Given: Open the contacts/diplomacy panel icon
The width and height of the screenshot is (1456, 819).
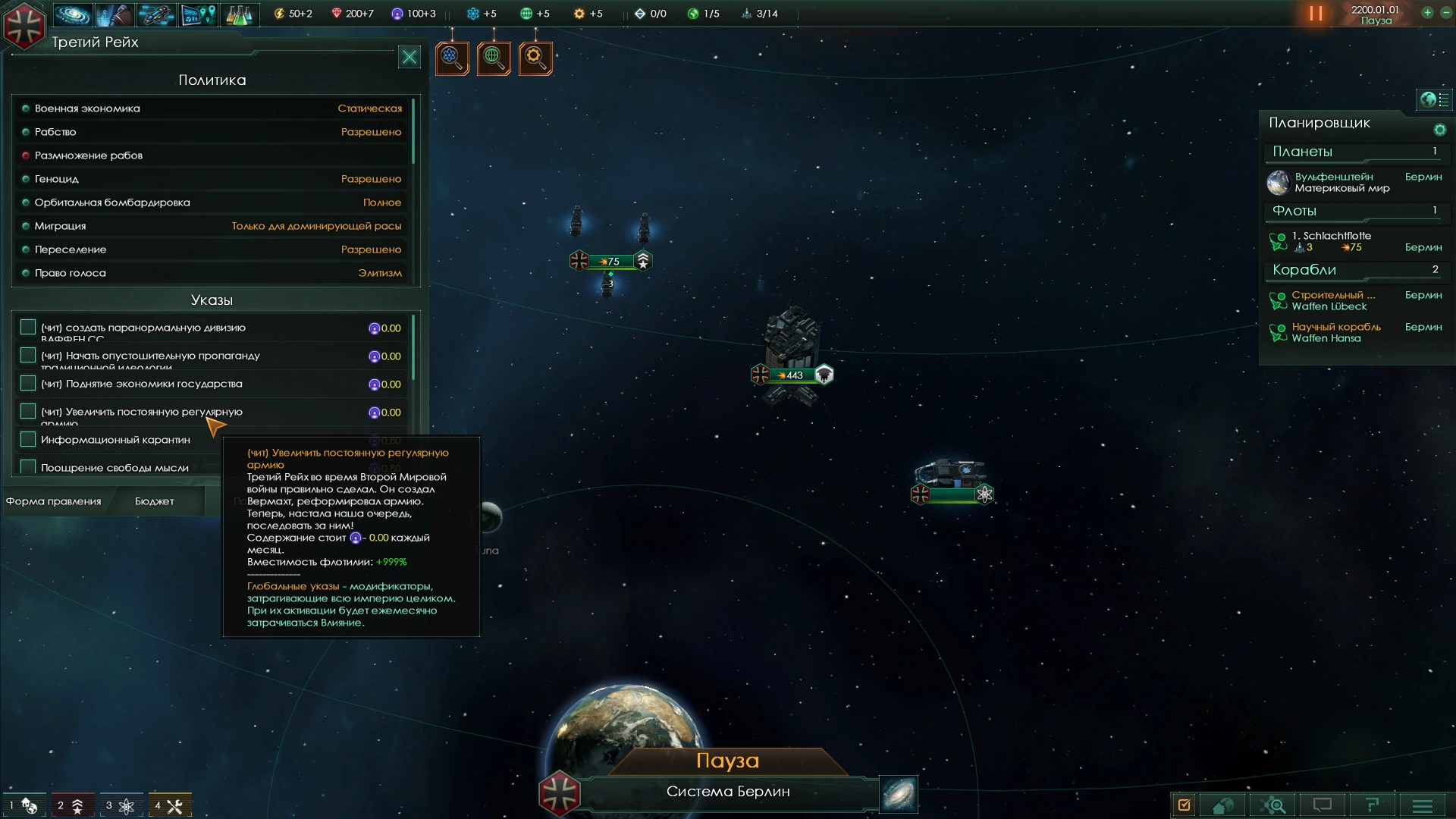Looking at the screenshot, I should [115, 14].
